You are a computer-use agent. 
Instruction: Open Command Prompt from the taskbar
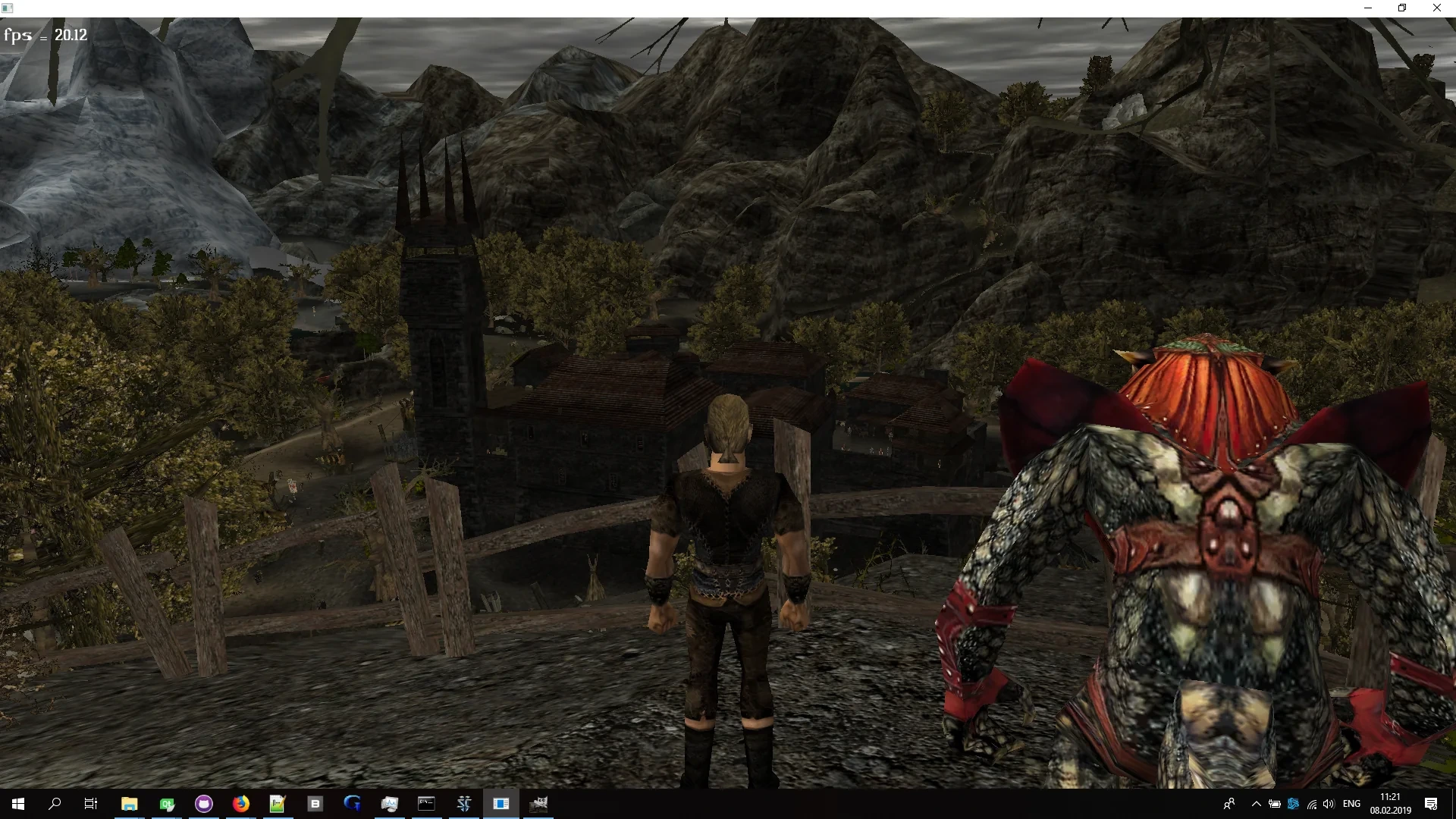[427, 805]
